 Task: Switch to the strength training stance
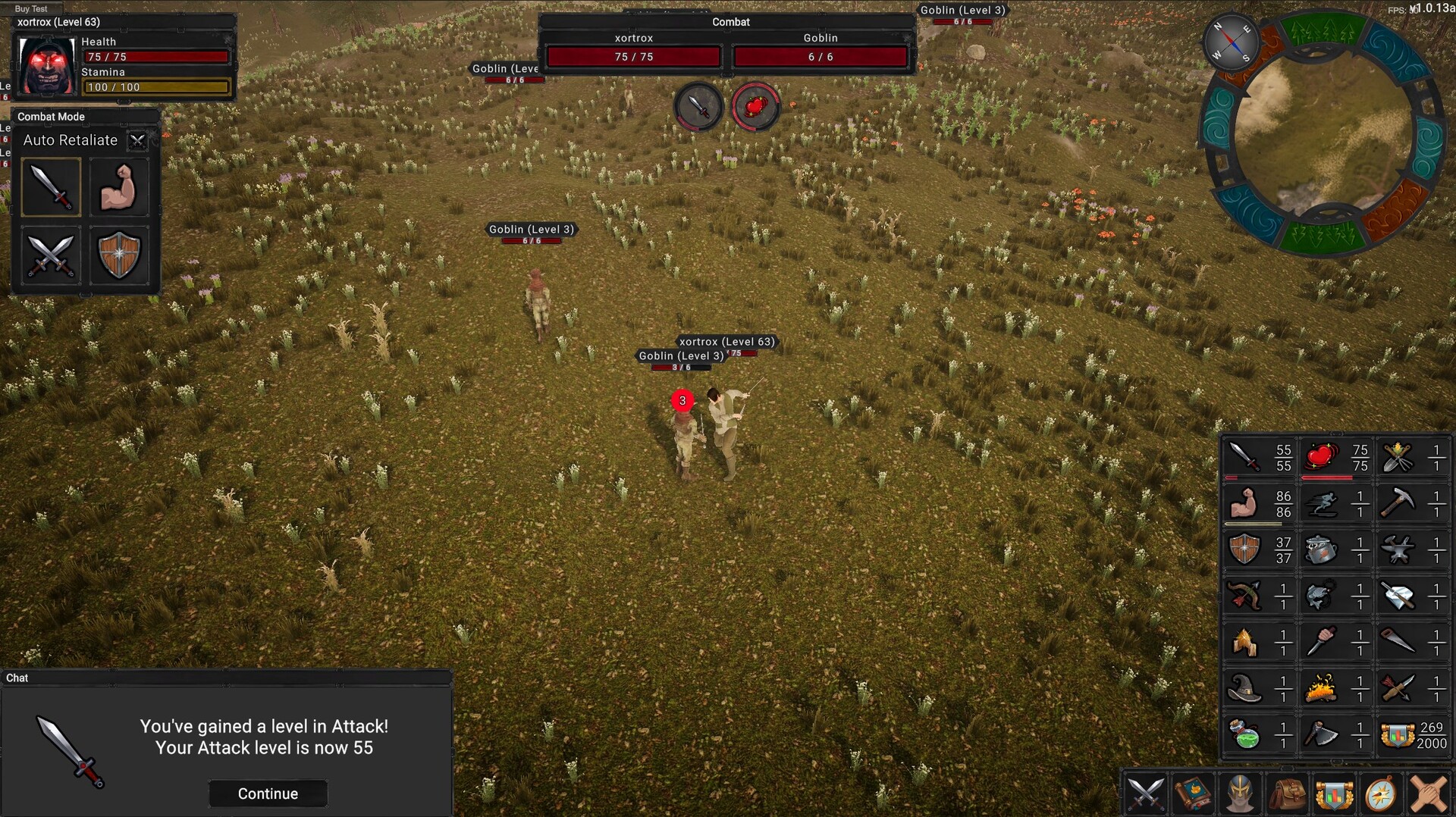click(x=119, y=186)
